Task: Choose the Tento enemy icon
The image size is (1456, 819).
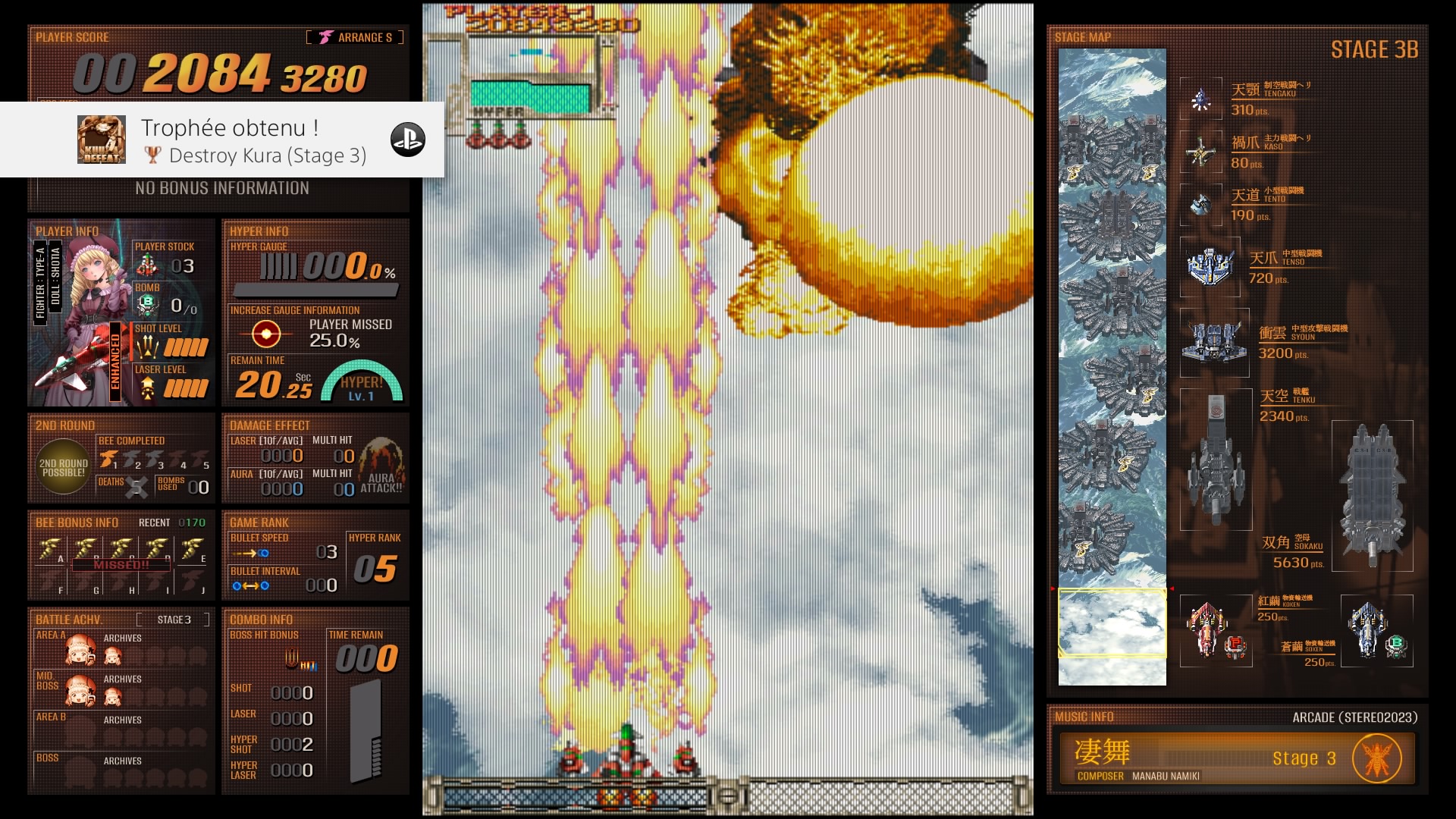Action: (x=1200, y=205)
